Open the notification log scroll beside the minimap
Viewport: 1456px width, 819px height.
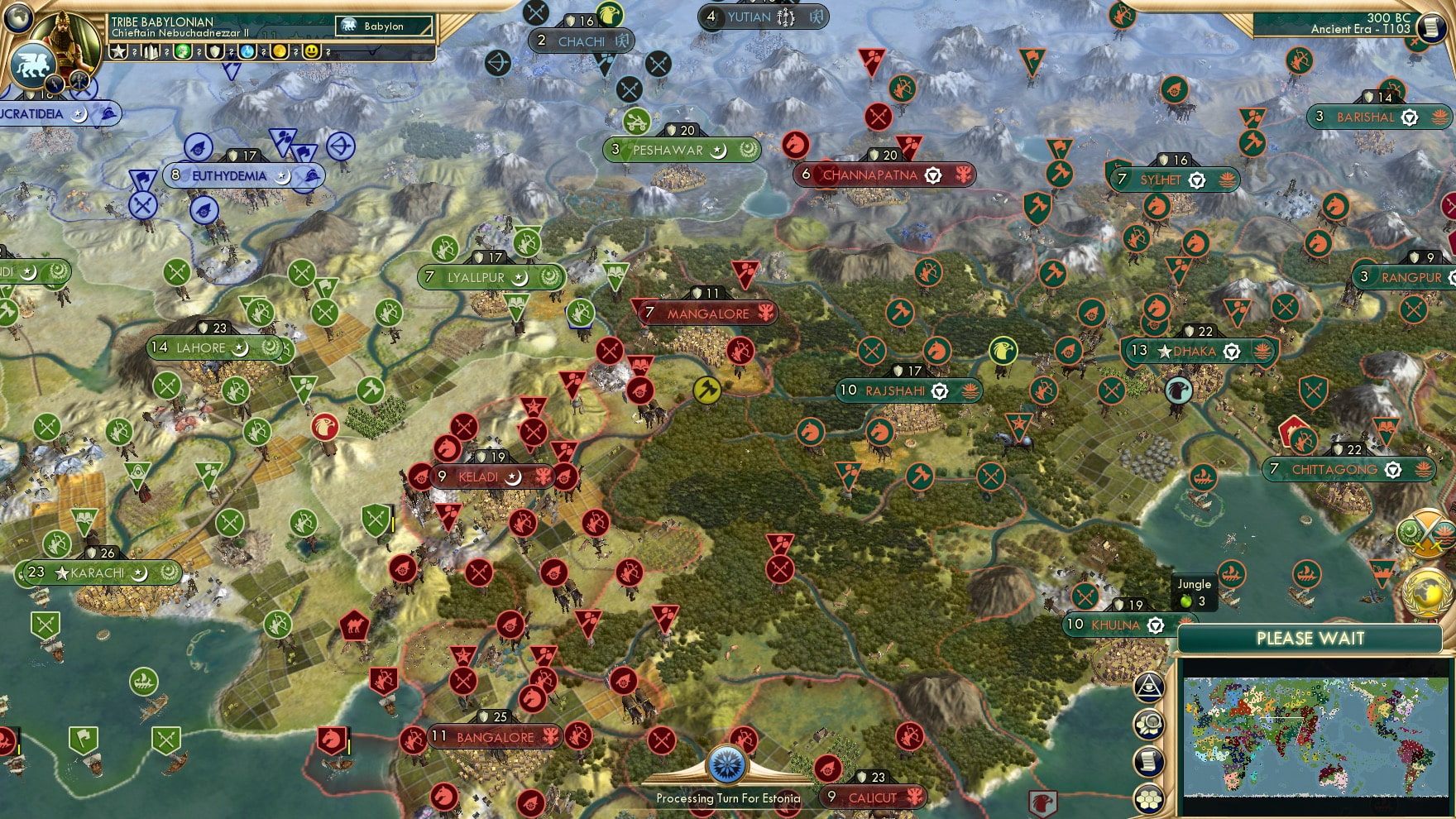tap(1150, 760)
